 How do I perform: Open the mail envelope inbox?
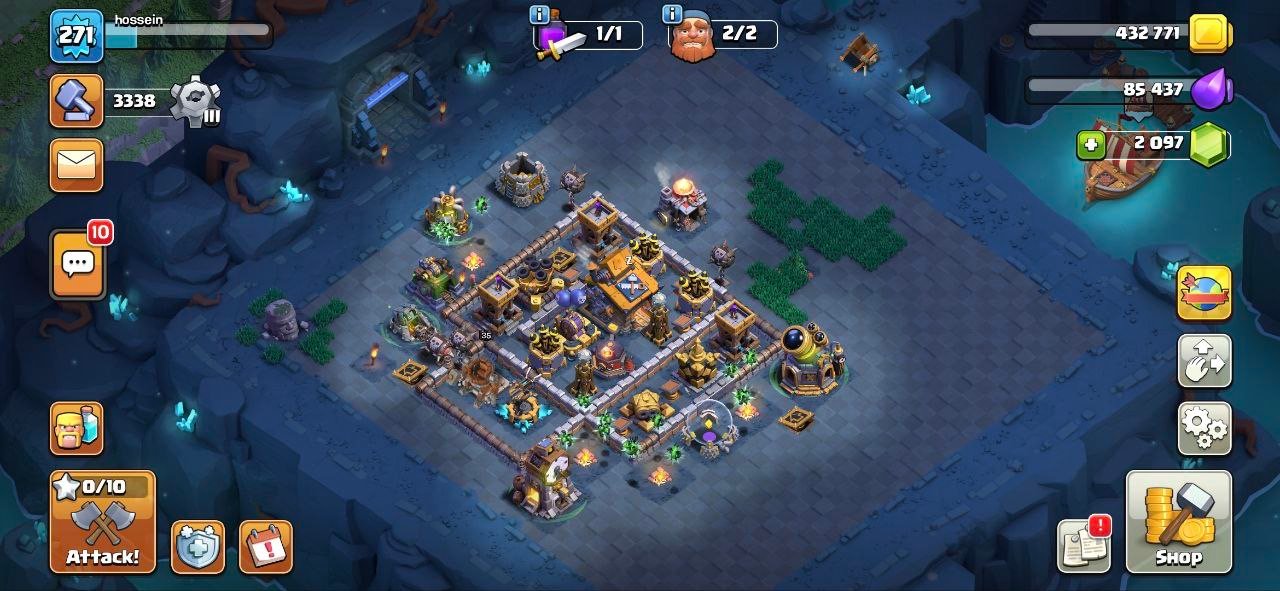click(77, 164)
